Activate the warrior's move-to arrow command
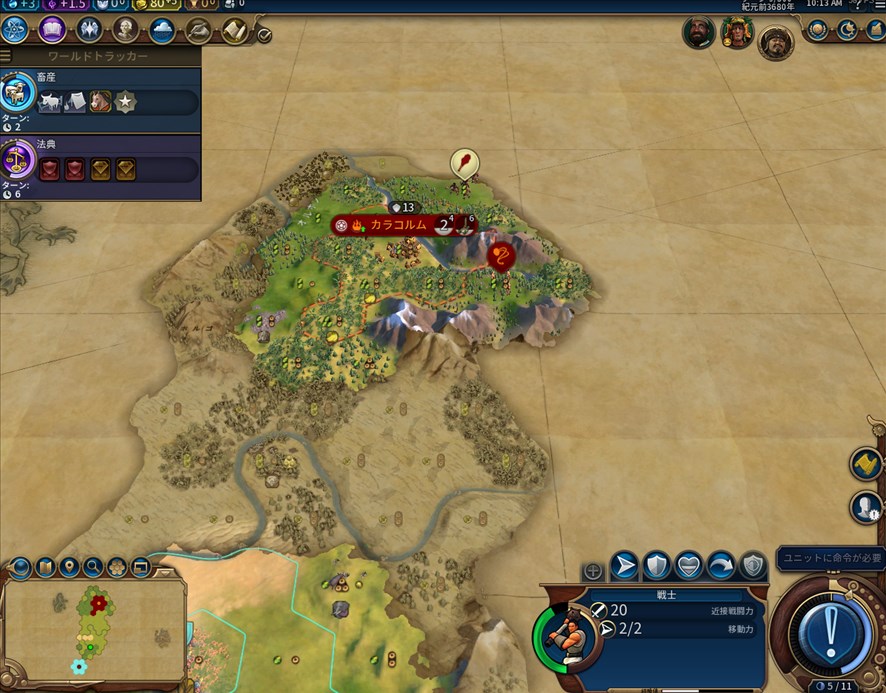 (624, 566)
